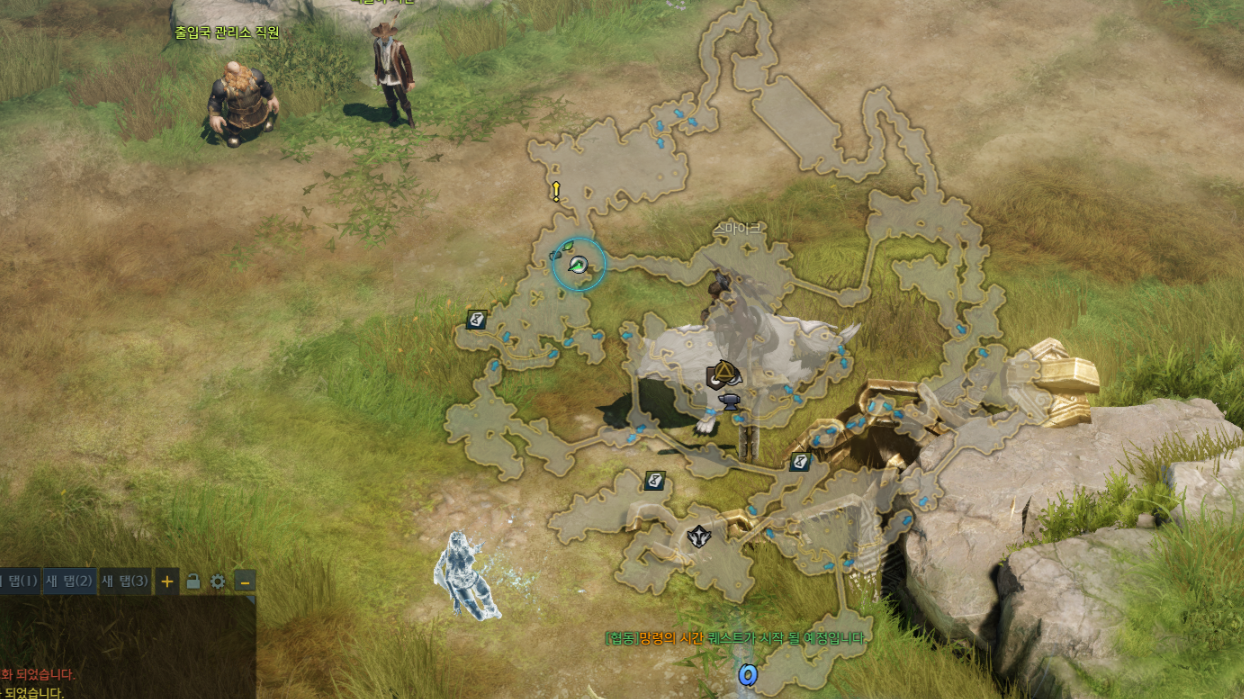Minimize the chat window

[244, 581]
